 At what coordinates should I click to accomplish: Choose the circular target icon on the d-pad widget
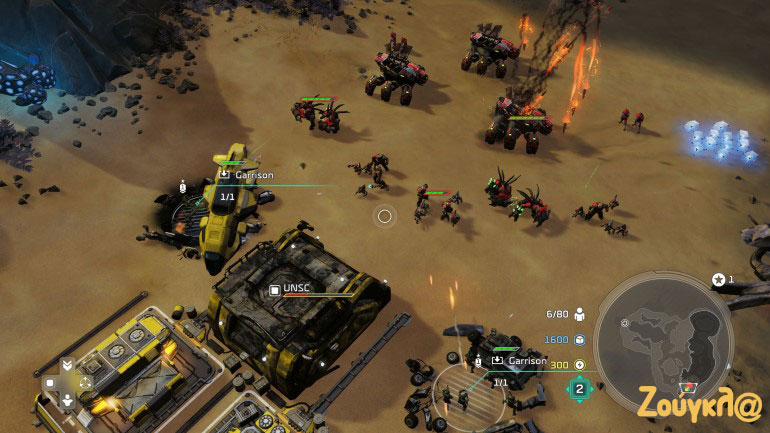86,382
